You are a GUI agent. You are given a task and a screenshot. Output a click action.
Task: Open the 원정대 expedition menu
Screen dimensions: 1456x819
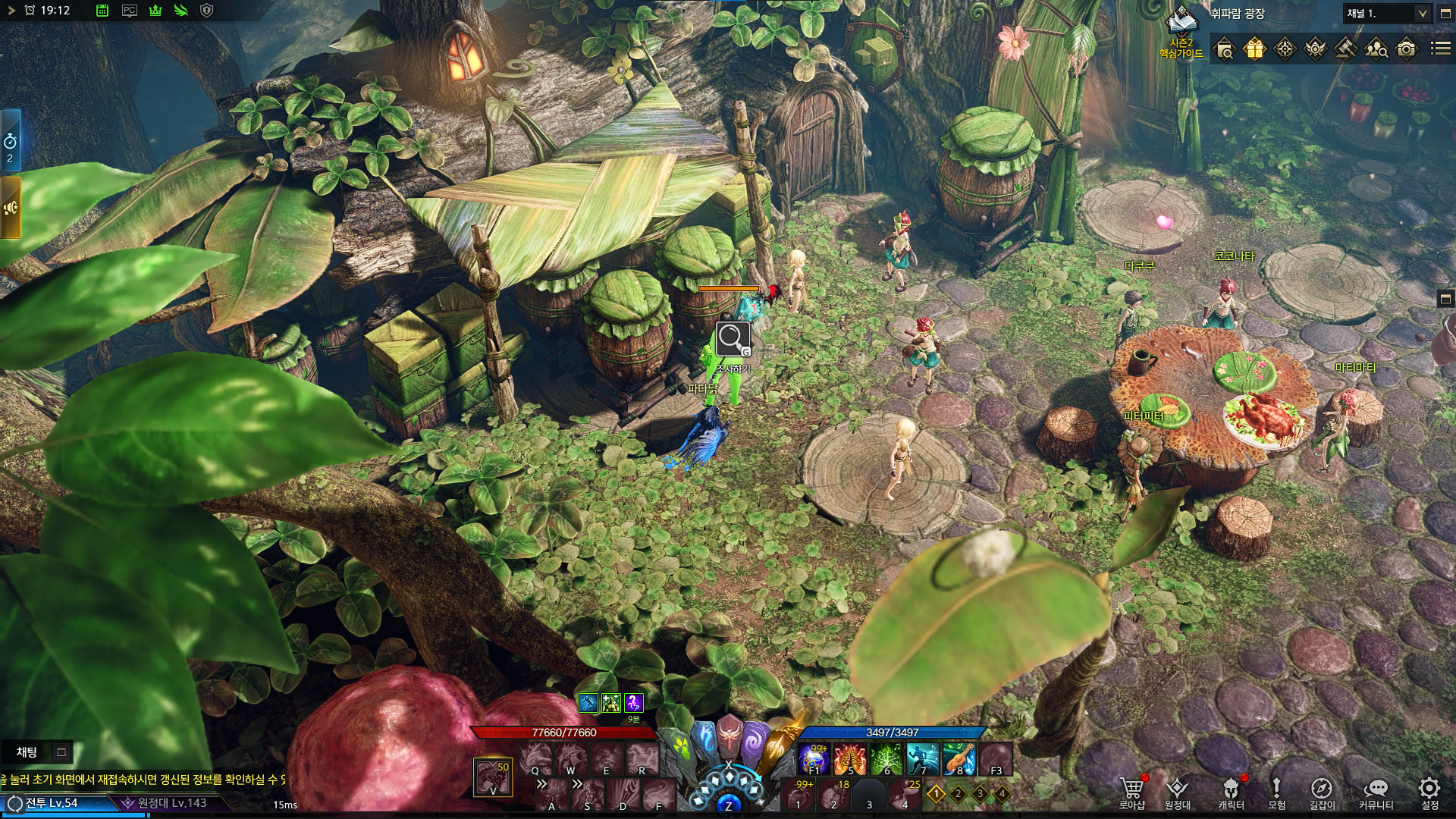[x=1177, y=791]
